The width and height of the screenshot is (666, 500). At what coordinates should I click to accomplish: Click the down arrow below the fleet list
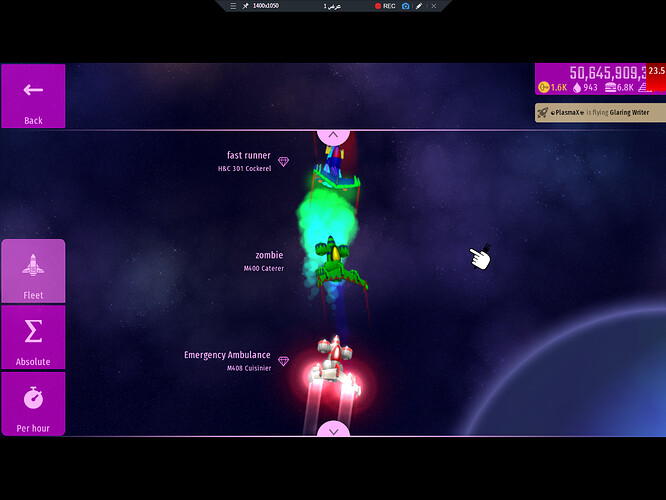pos(333,430)
